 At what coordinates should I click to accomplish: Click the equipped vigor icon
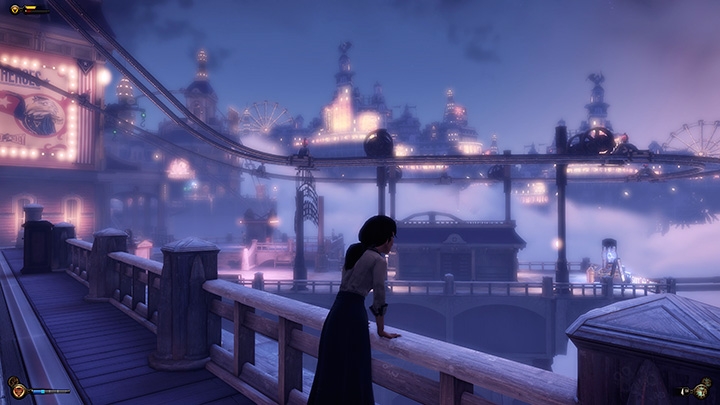(18, 390)
